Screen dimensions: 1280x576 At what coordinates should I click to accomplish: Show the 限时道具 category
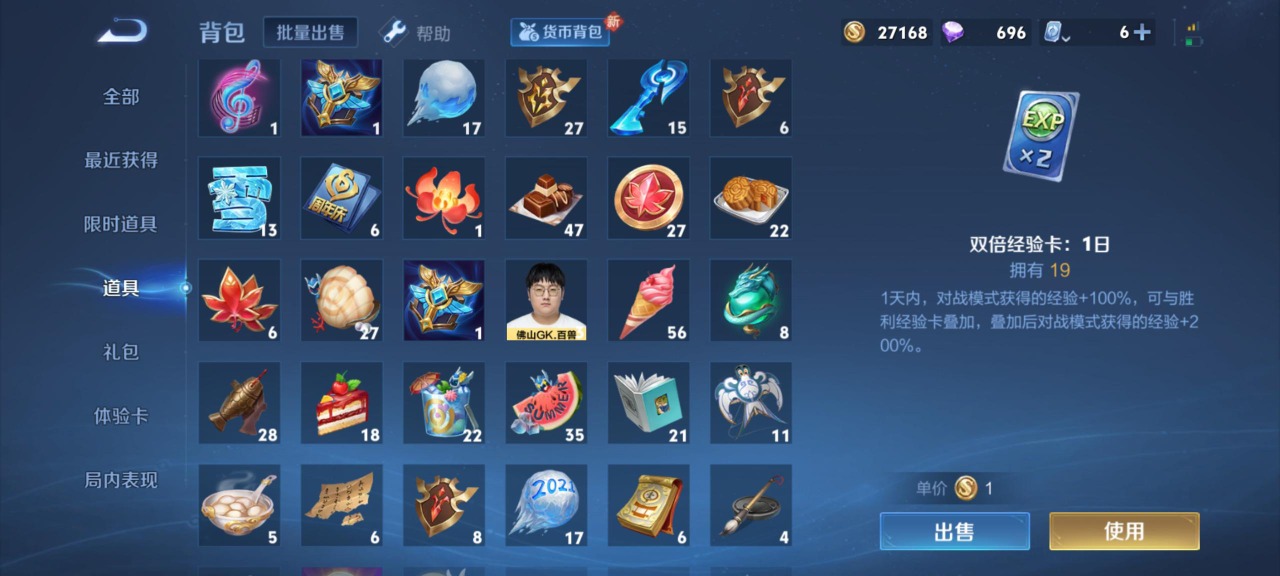[x=121, y=224]
